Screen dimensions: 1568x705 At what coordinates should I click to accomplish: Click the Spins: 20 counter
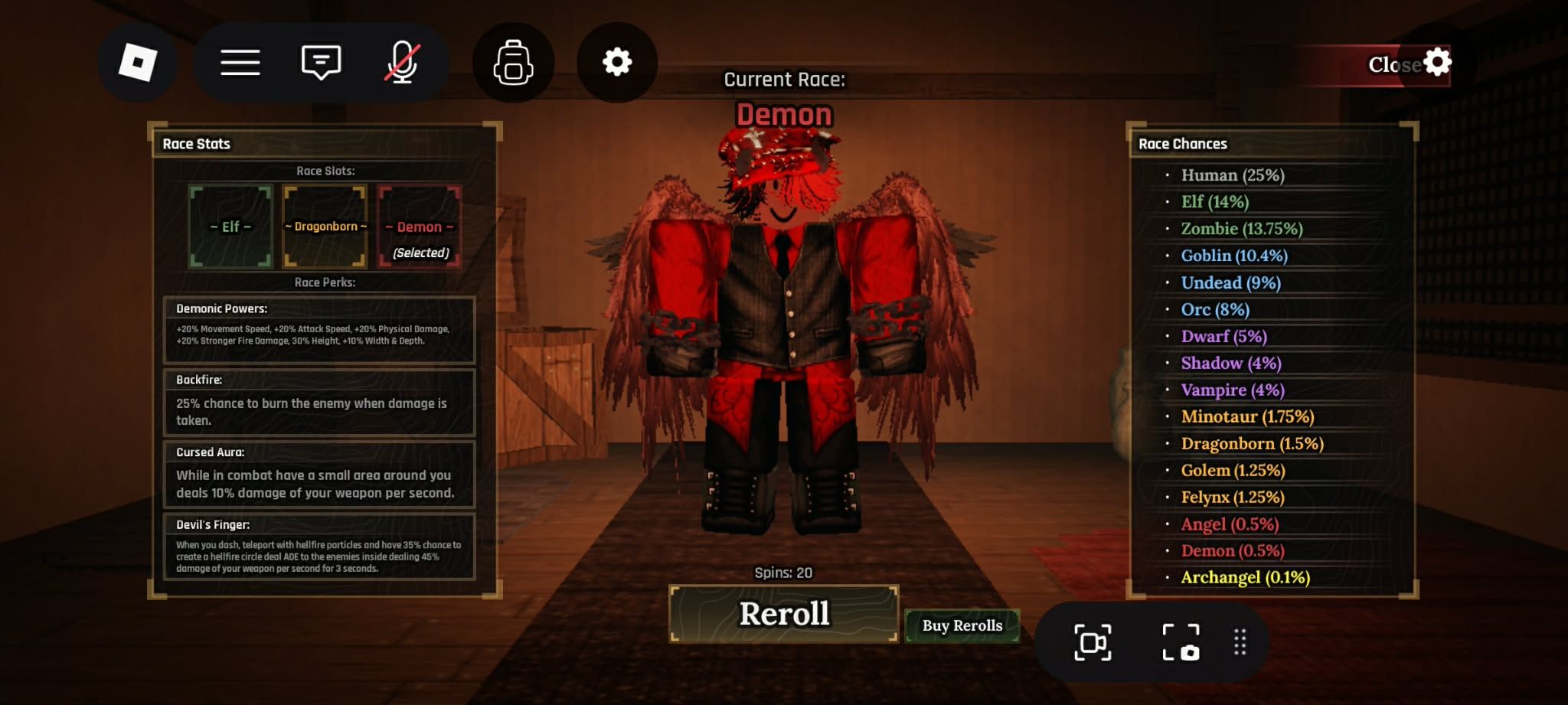[782, 572]
